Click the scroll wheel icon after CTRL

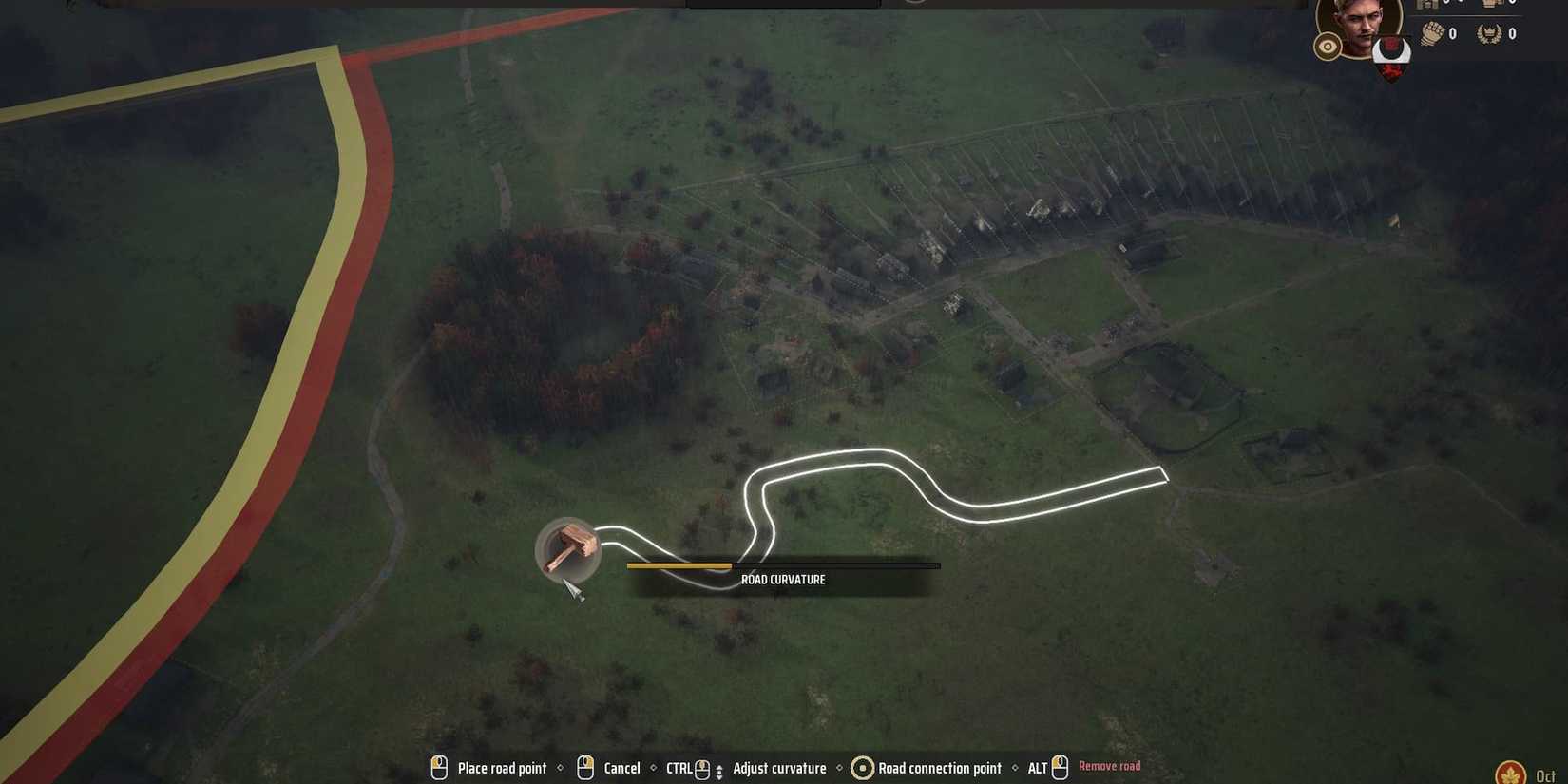click(x=703, y=768)
